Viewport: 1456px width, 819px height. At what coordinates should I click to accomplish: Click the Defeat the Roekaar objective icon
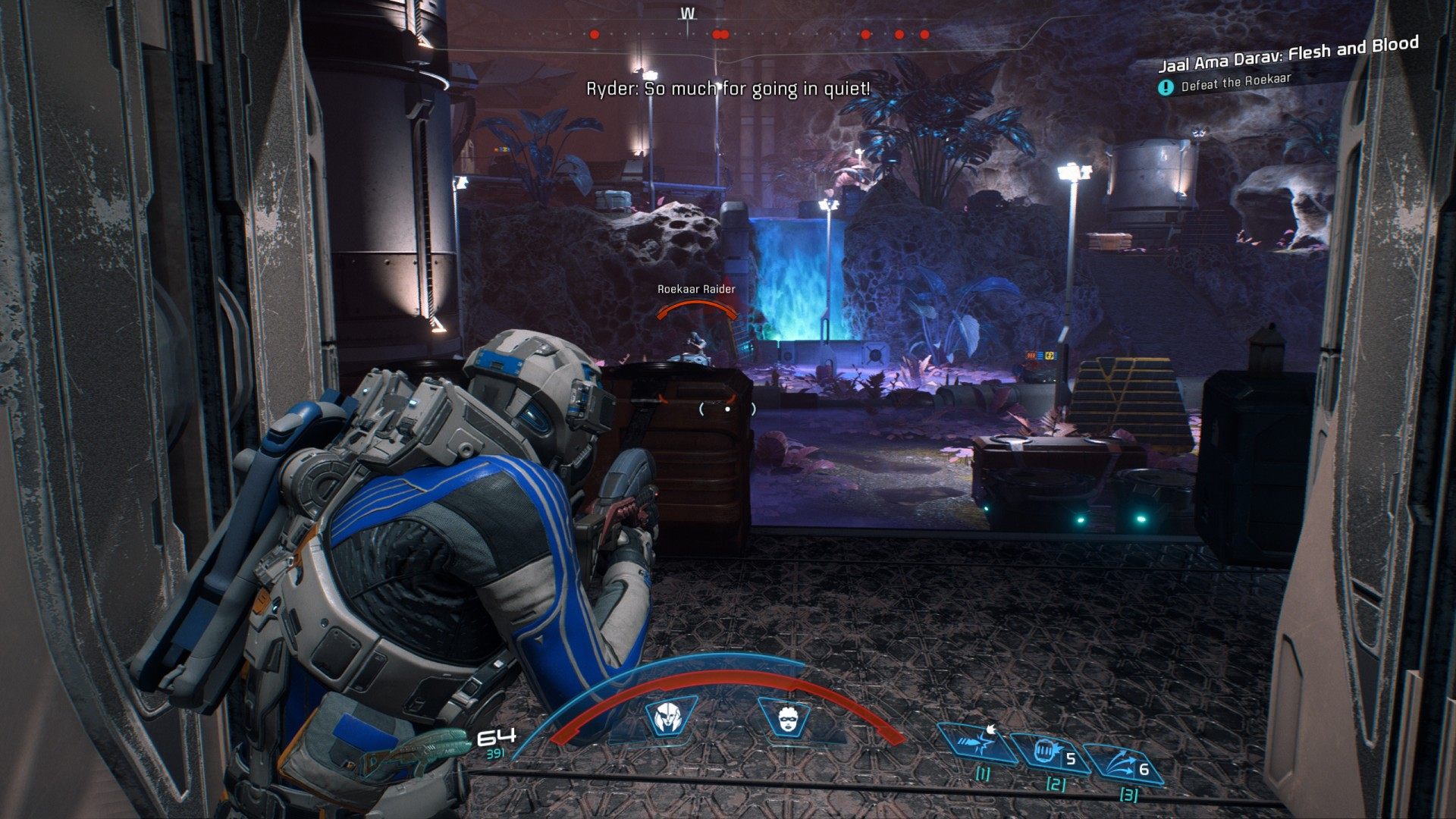(x=1166, y=88)
